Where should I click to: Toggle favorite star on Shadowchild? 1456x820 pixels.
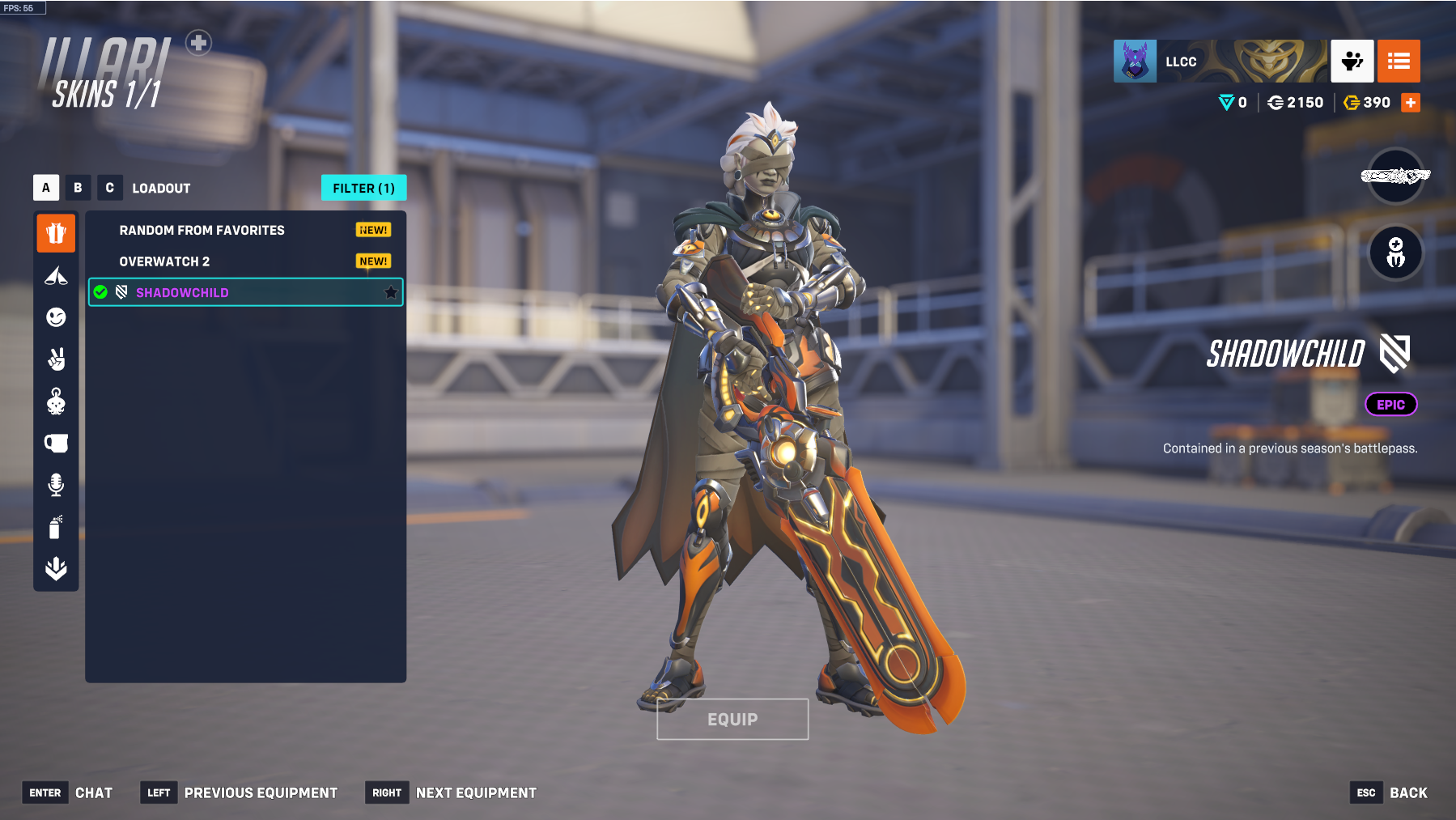[x=391, y=292]
